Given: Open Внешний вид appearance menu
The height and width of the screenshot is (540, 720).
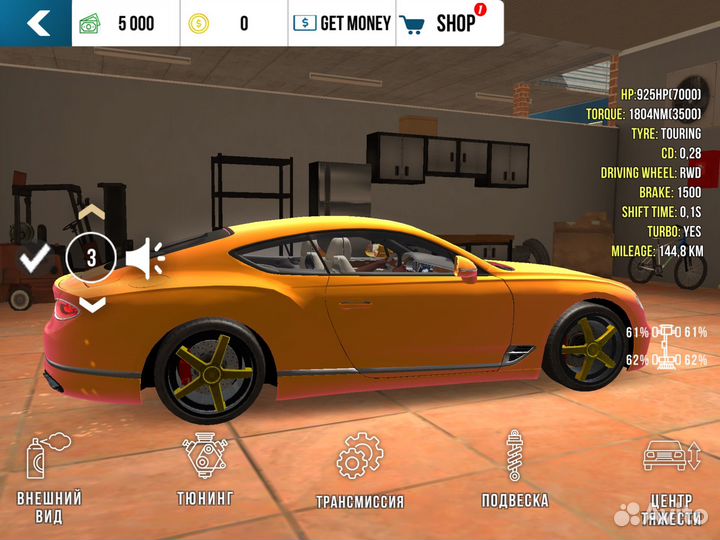Looking at the screenshot, I should coord(49,479).
